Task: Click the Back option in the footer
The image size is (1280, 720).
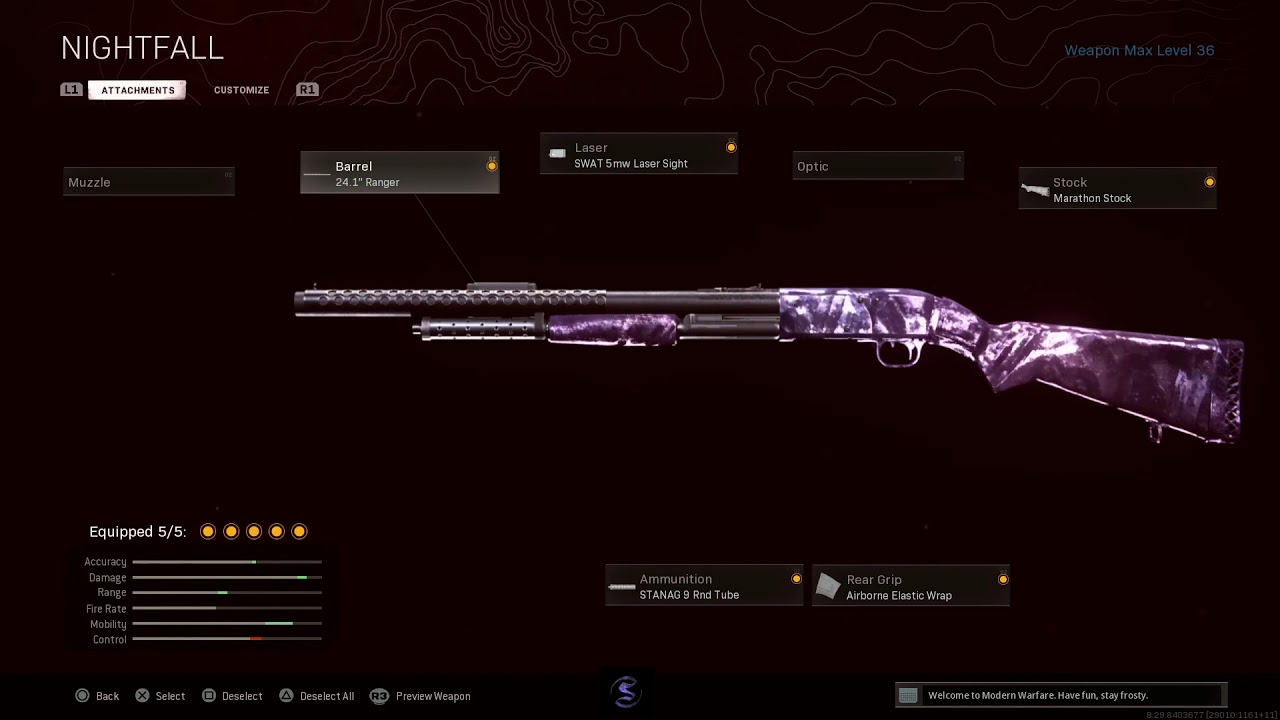Action: tap(97, 696)
